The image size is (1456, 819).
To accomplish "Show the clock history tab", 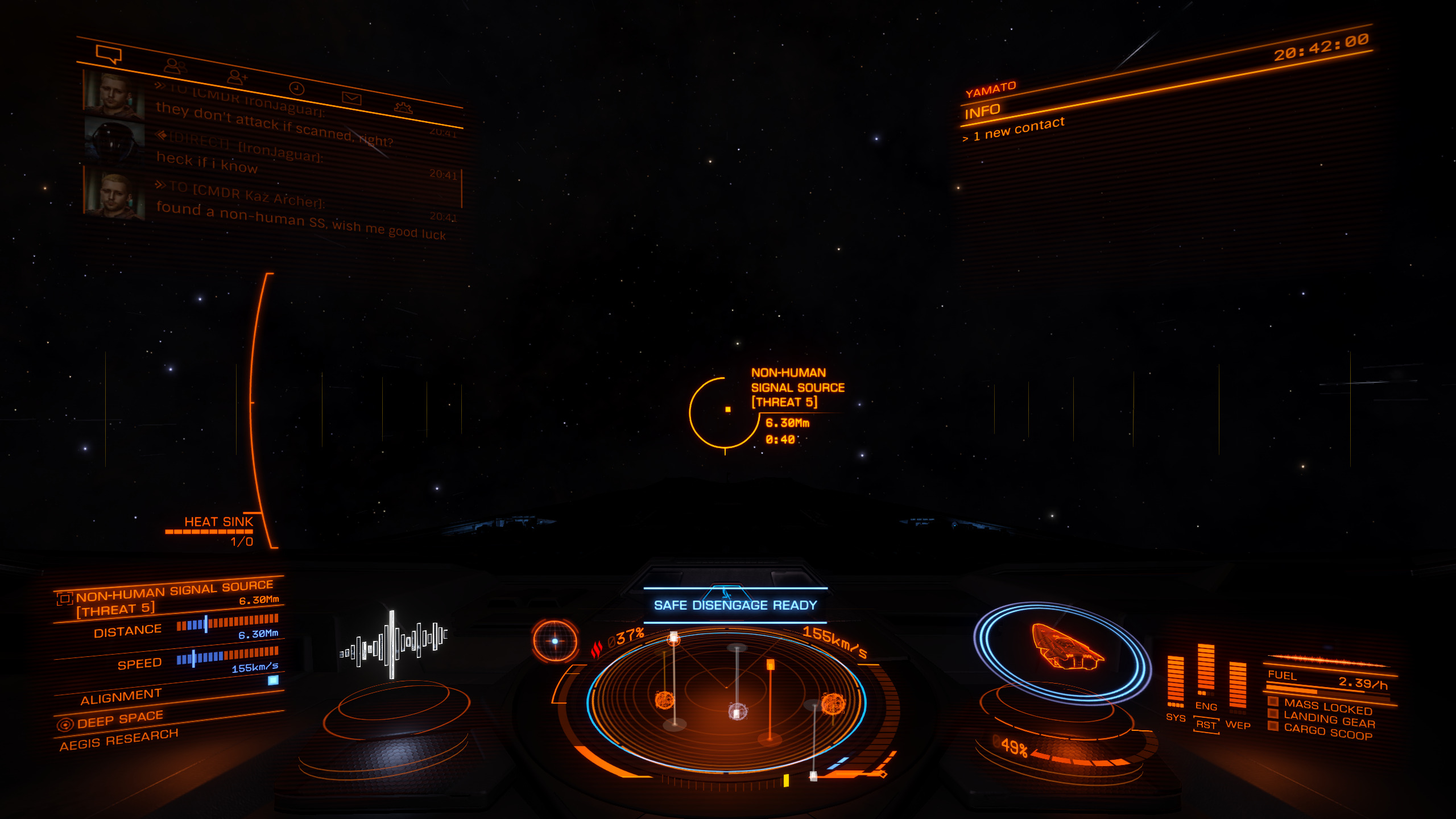I will 297,88.
